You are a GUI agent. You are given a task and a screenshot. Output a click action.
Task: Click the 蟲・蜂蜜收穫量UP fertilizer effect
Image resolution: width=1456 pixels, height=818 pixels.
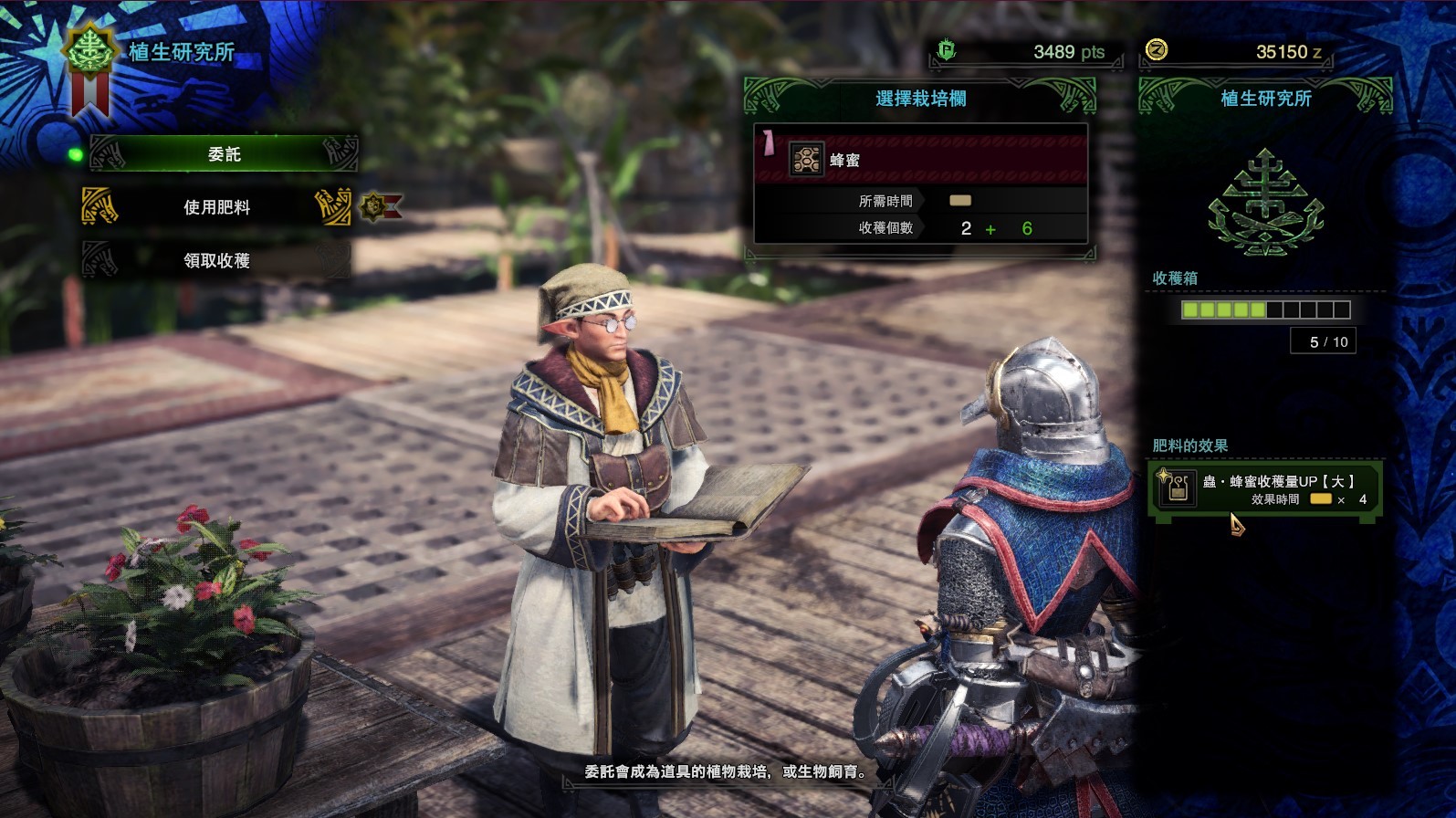click(x=1265, y=489)
